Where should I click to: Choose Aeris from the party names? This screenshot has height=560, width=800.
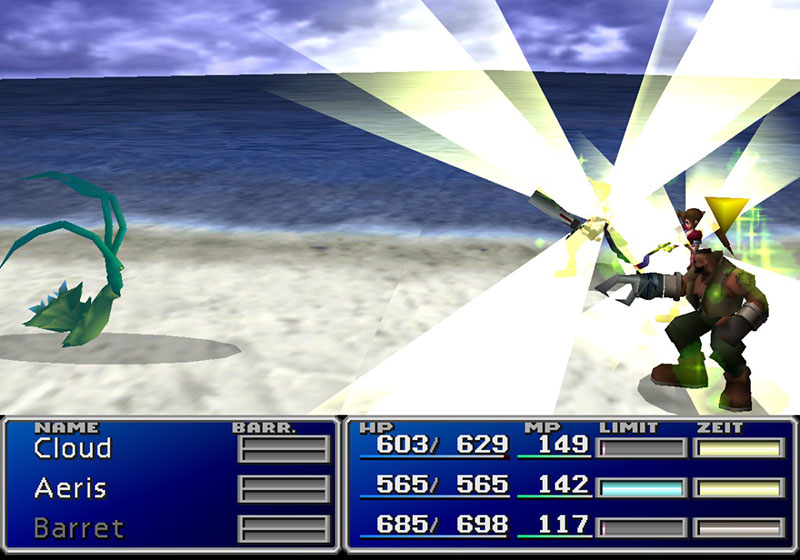(70, 489)
